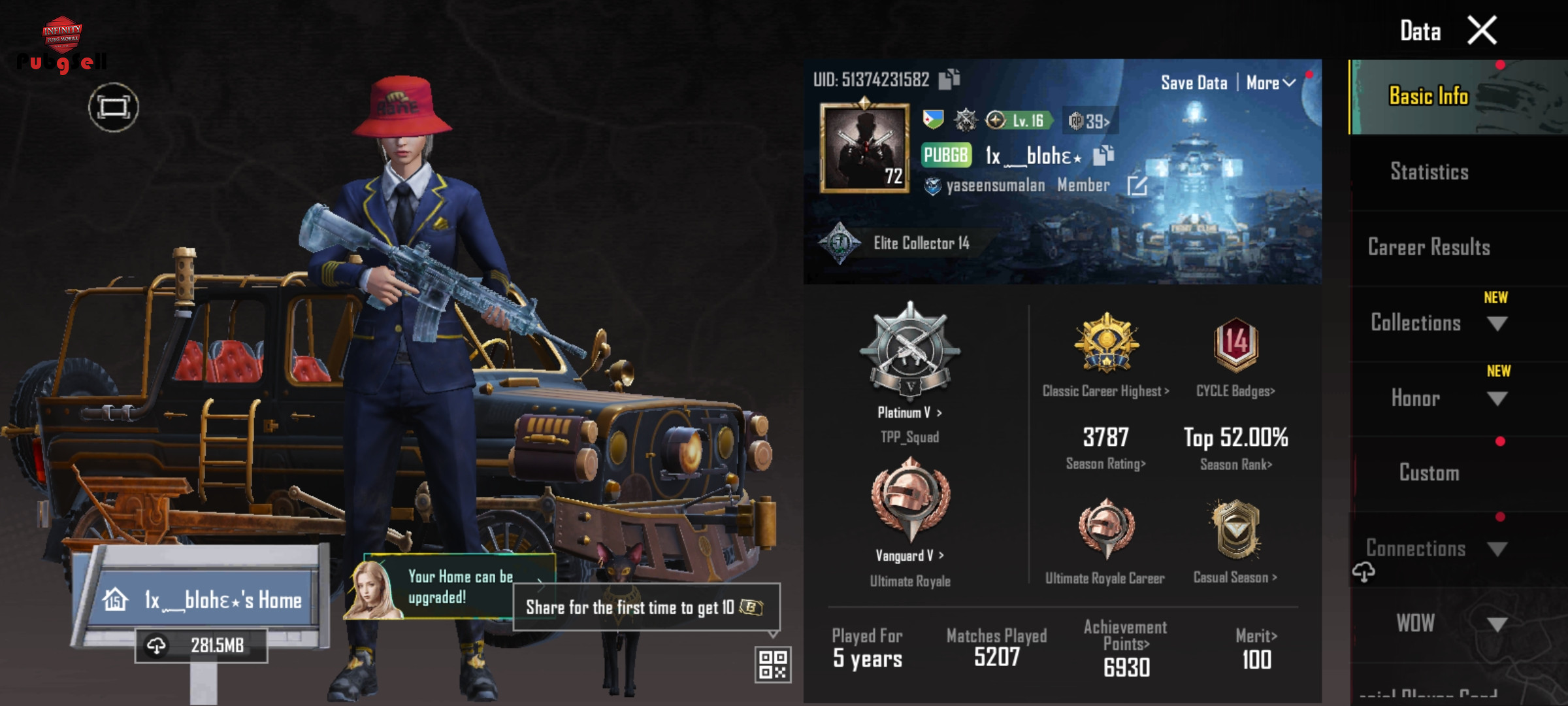View Classic Career Highest badge

coord(1105,391)
